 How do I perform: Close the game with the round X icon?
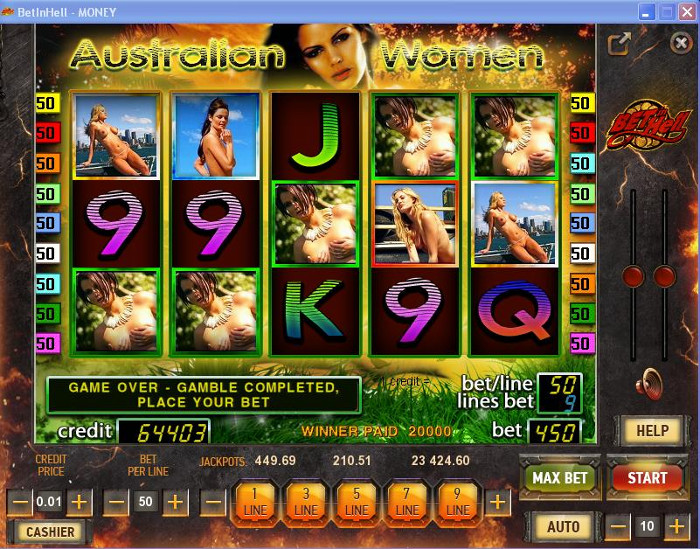click(x=680, y=44)
